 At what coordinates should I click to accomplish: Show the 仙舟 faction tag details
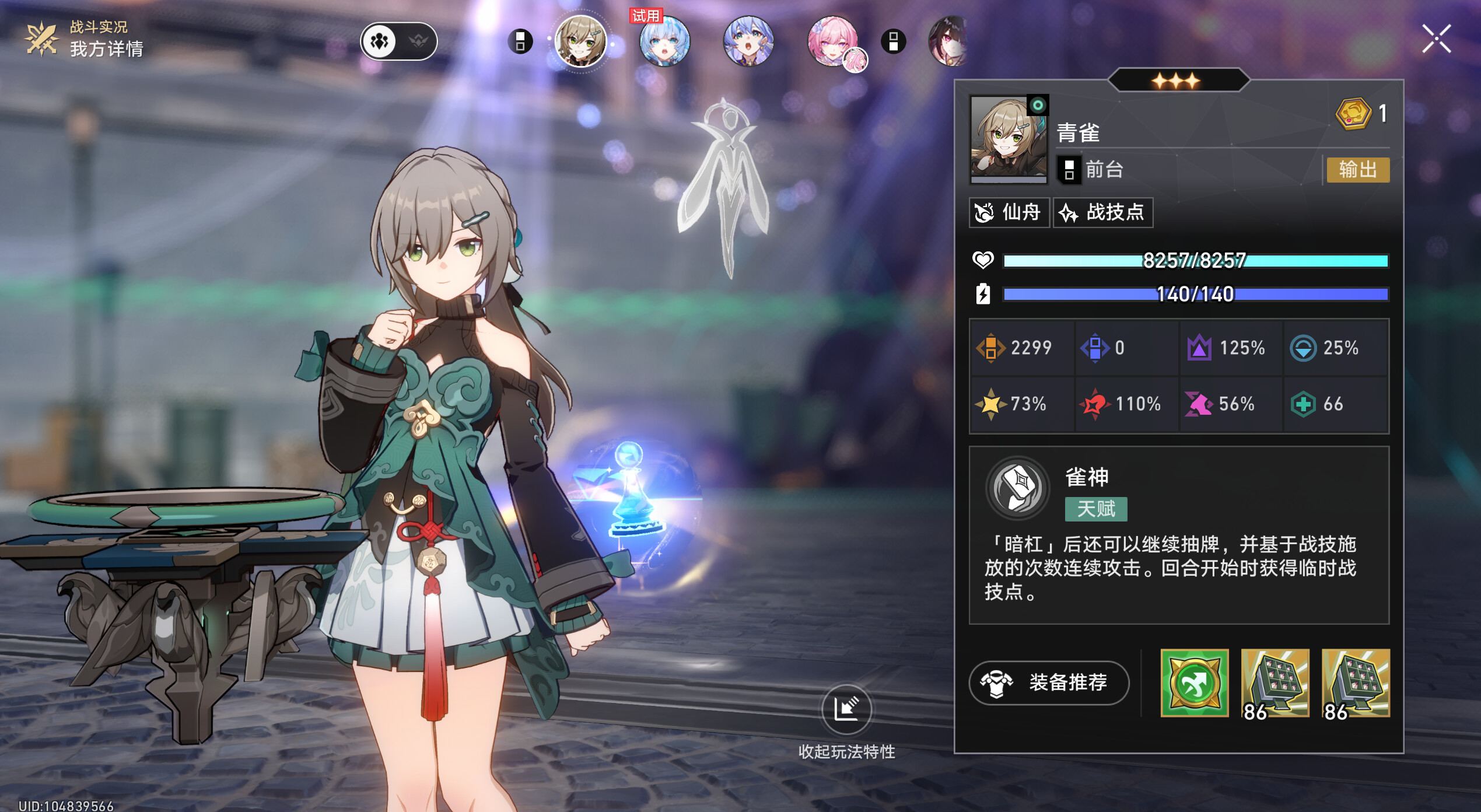pos(1009,212)
